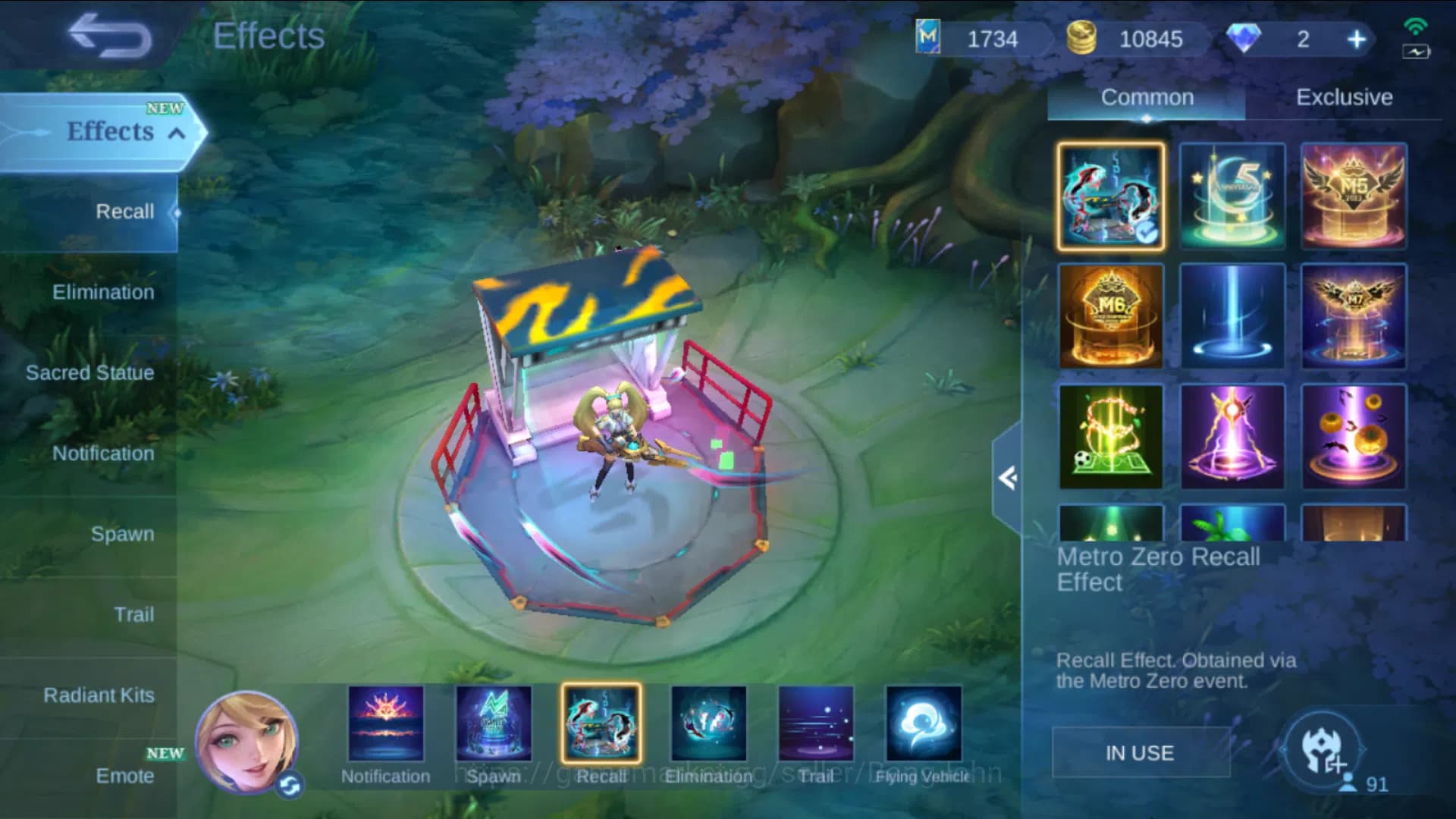Toggle the Radiant Kits category
1456x819 pixels.
[x=99, y=695]
